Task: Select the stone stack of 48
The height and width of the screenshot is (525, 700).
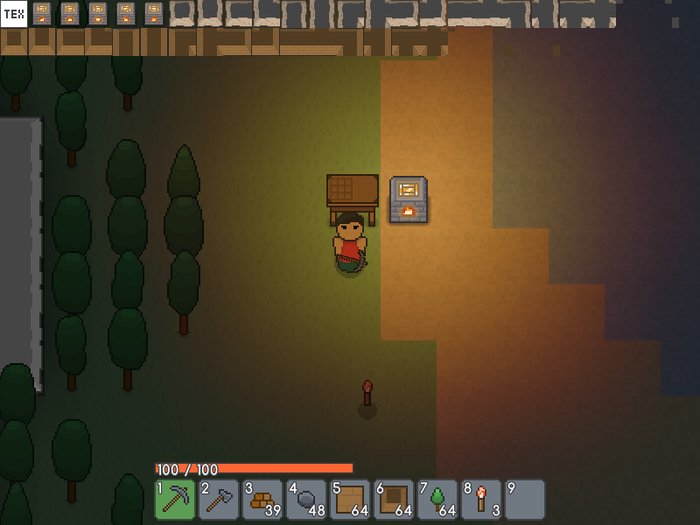Action: [307, 499]
